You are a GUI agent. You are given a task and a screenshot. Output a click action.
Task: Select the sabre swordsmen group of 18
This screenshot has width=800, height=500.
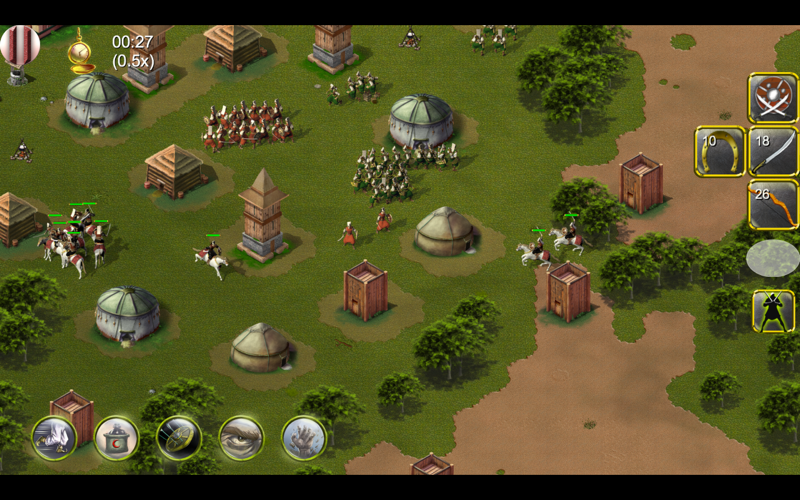772,152
